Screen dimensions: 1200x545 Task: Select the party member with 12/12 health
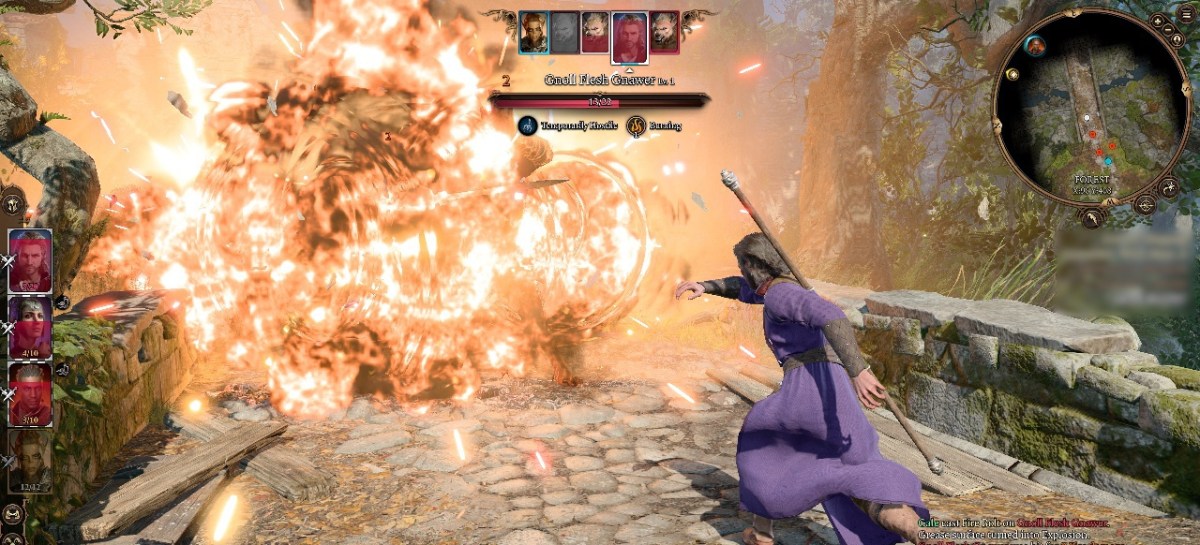[30, 459]
